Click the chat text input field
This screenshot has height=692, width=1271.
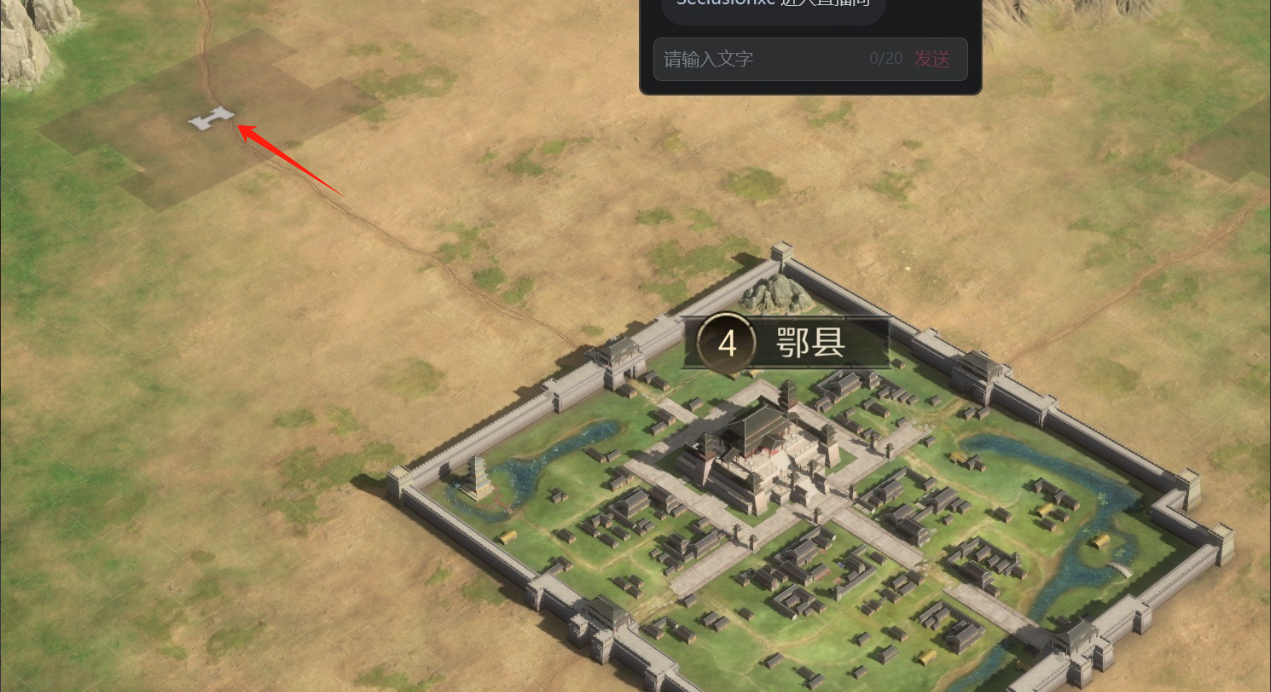(x=760, y=59)
